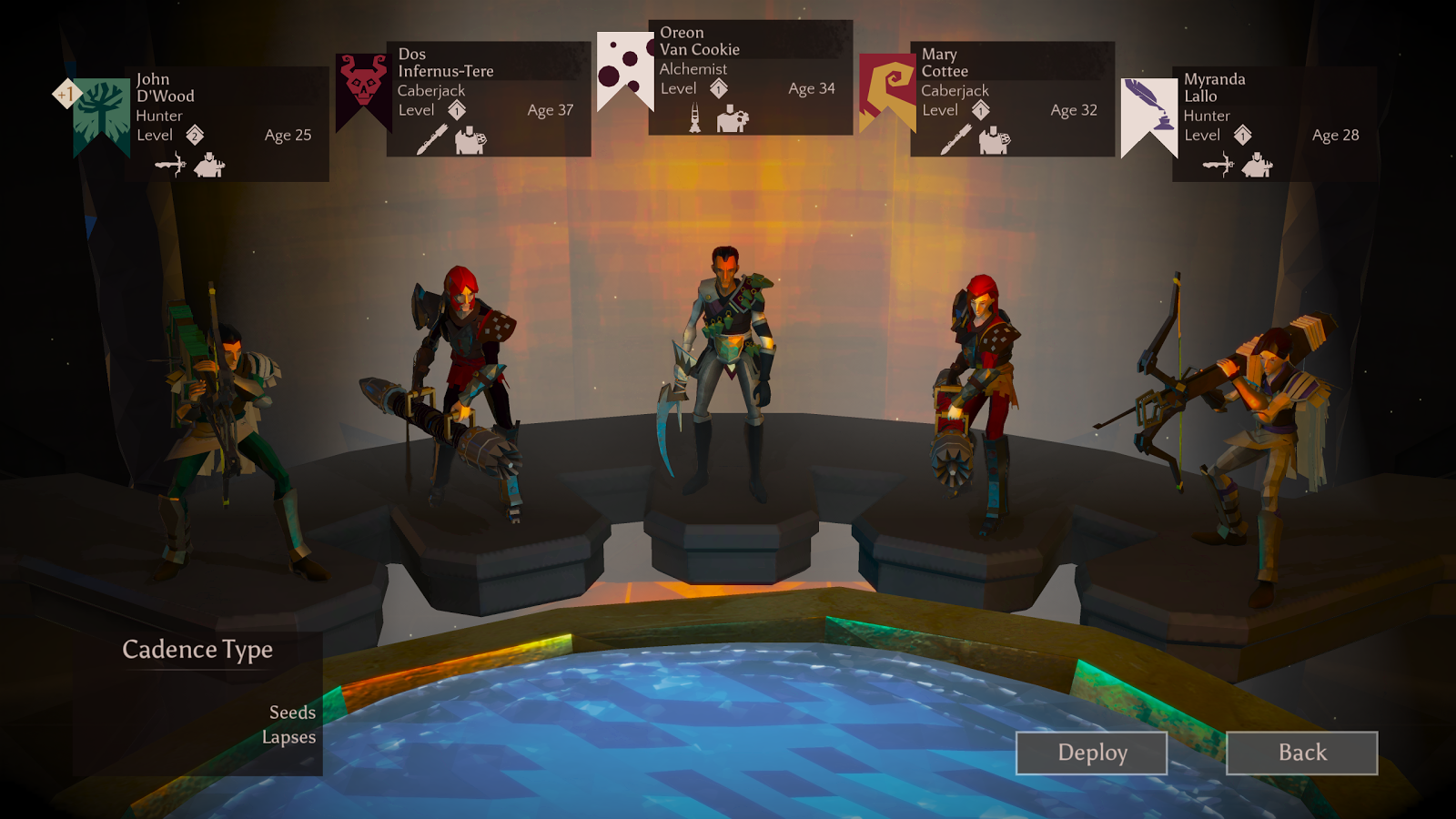1456x819 pixels.
Task: Click Myranda Lallo's armor icon
Action: [x=1257, y=165]
